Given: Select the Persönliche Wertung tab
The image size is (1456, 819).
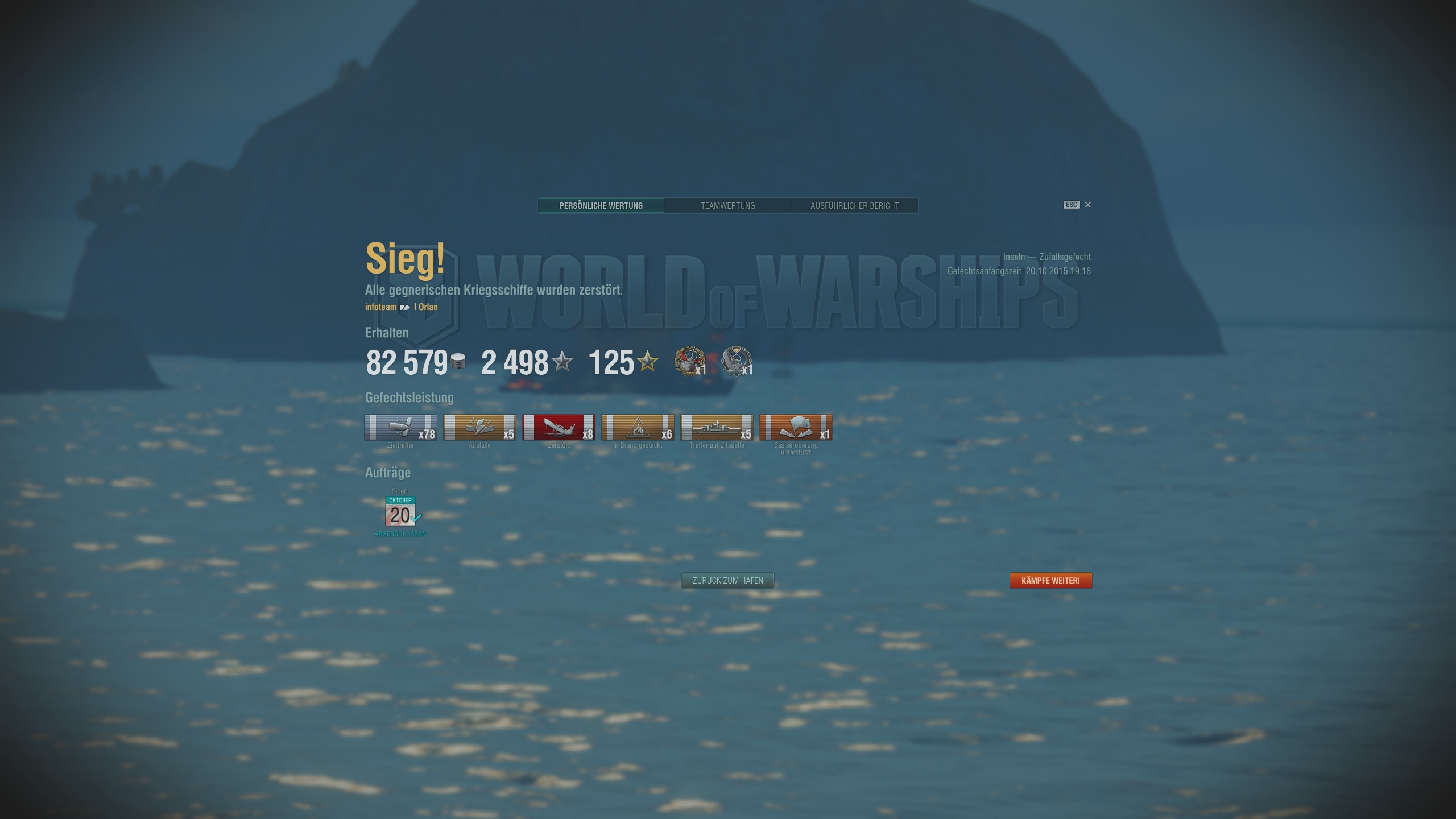Looking at the screenshot, I should tap(601, 205).
